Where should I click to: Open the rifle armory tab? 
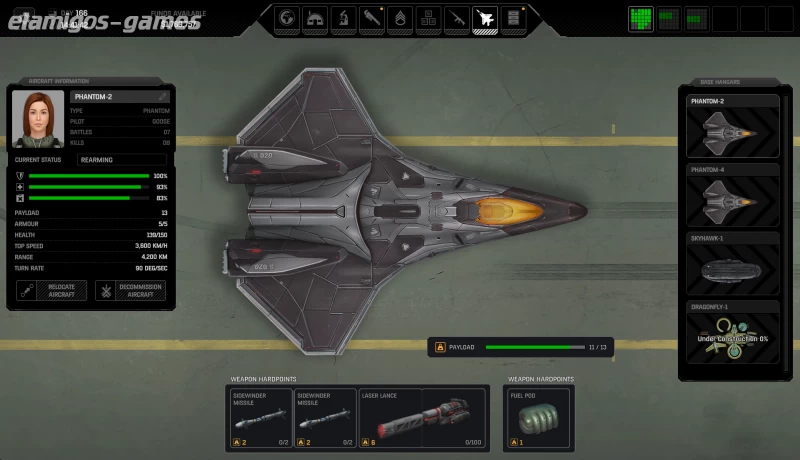457,17
